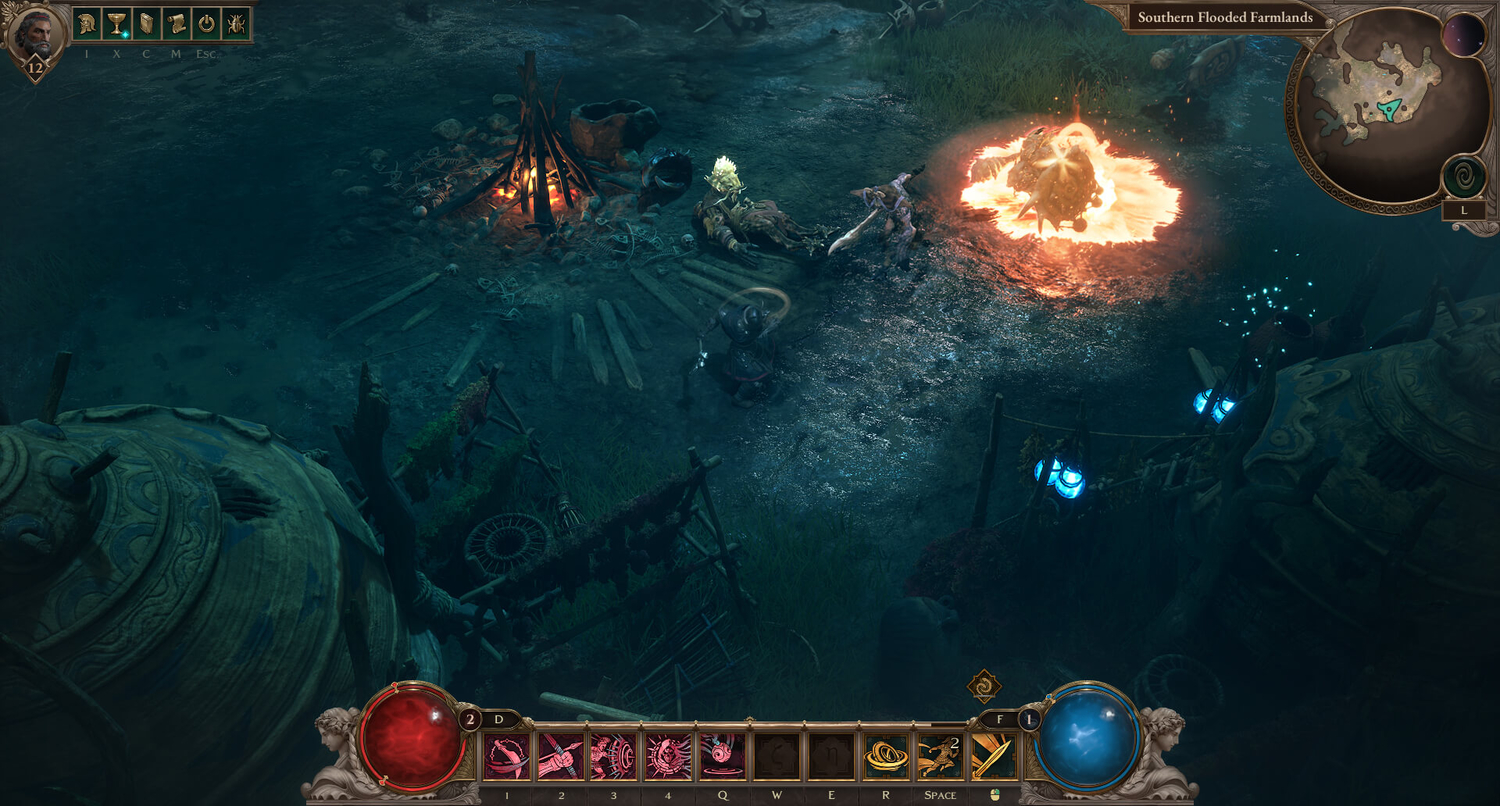This screenshot has width=1500, height=806.
Task: Activate the spear thrust skill
Action: pos(561,757)
